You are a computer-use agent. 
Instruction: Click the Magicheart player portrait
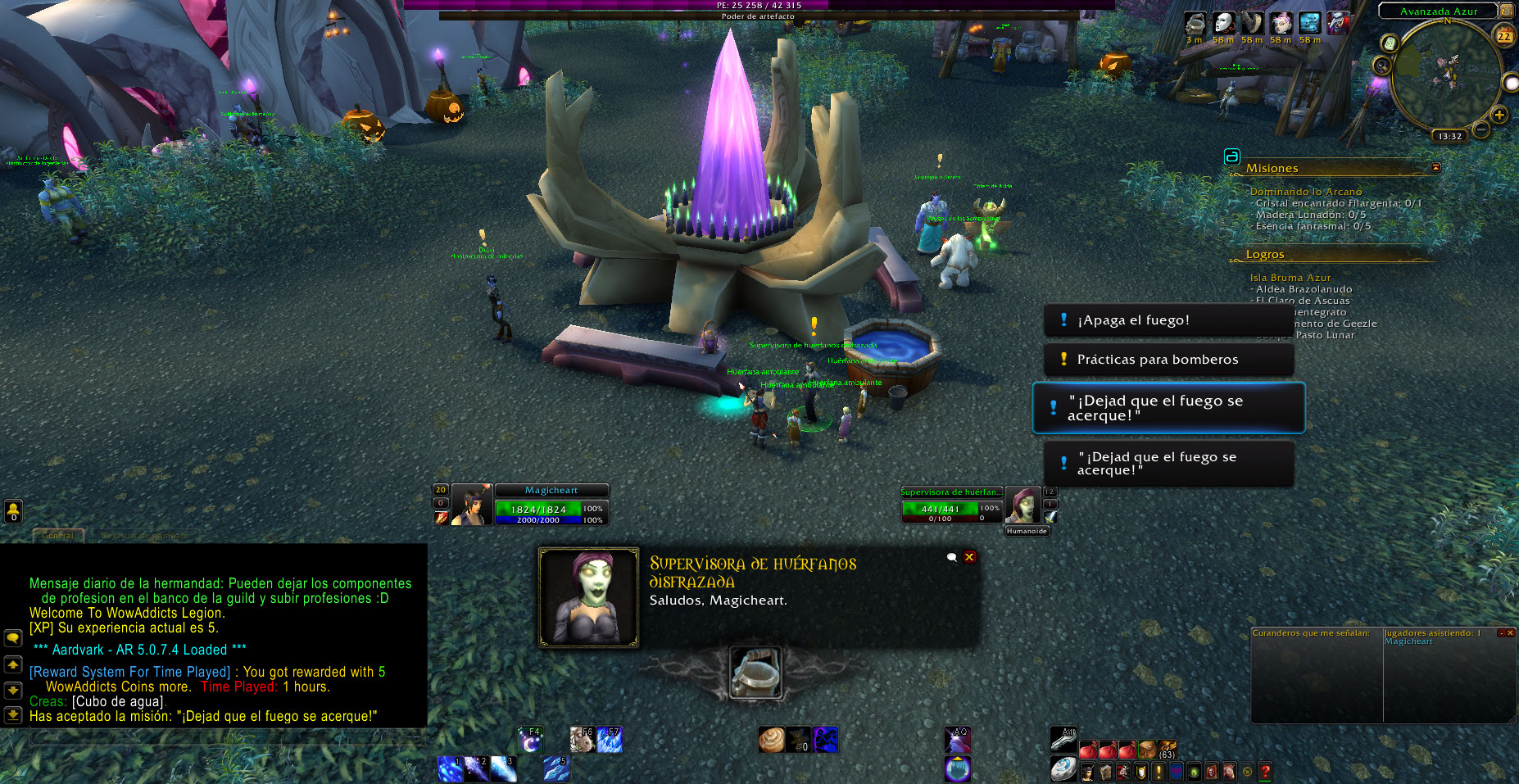click(472, 505)
